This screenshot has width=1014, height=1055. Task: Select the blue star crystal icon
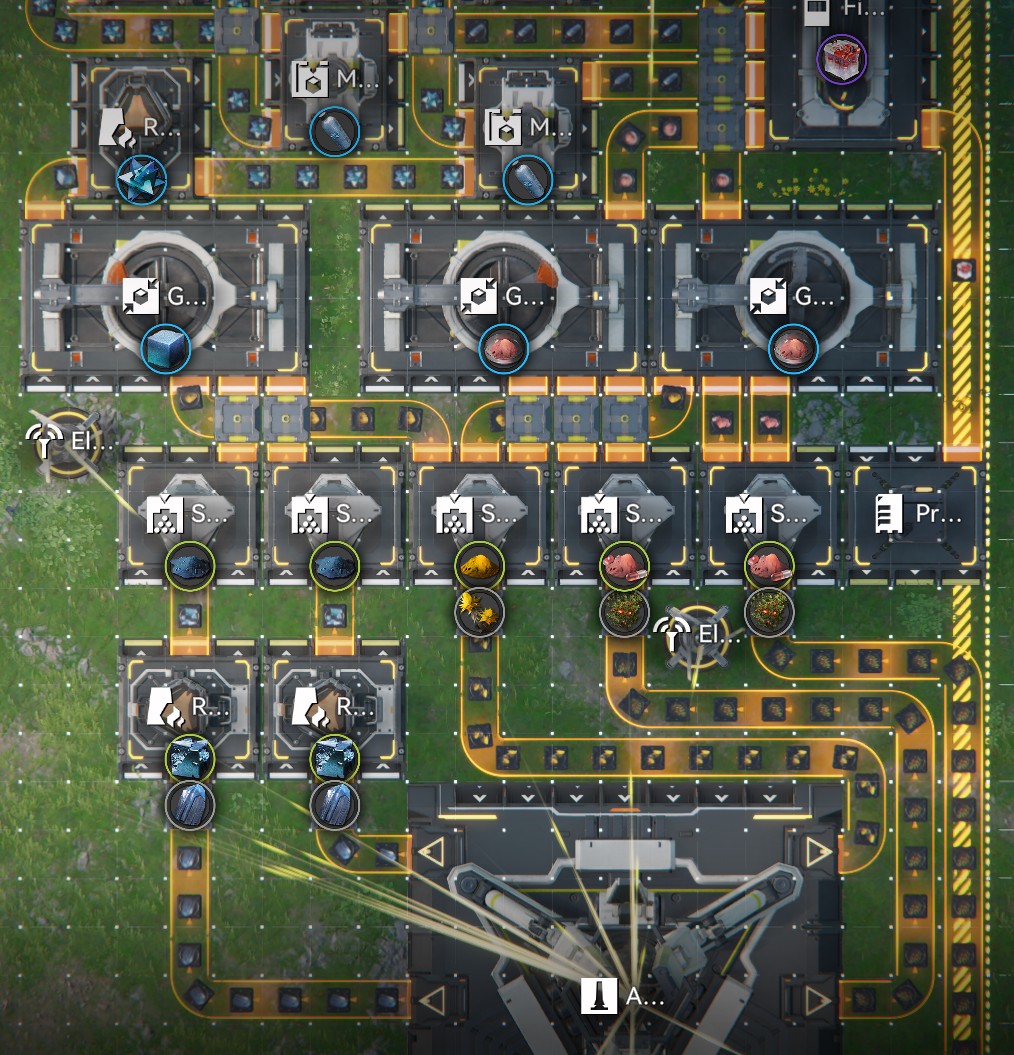(x=139, y=178)
